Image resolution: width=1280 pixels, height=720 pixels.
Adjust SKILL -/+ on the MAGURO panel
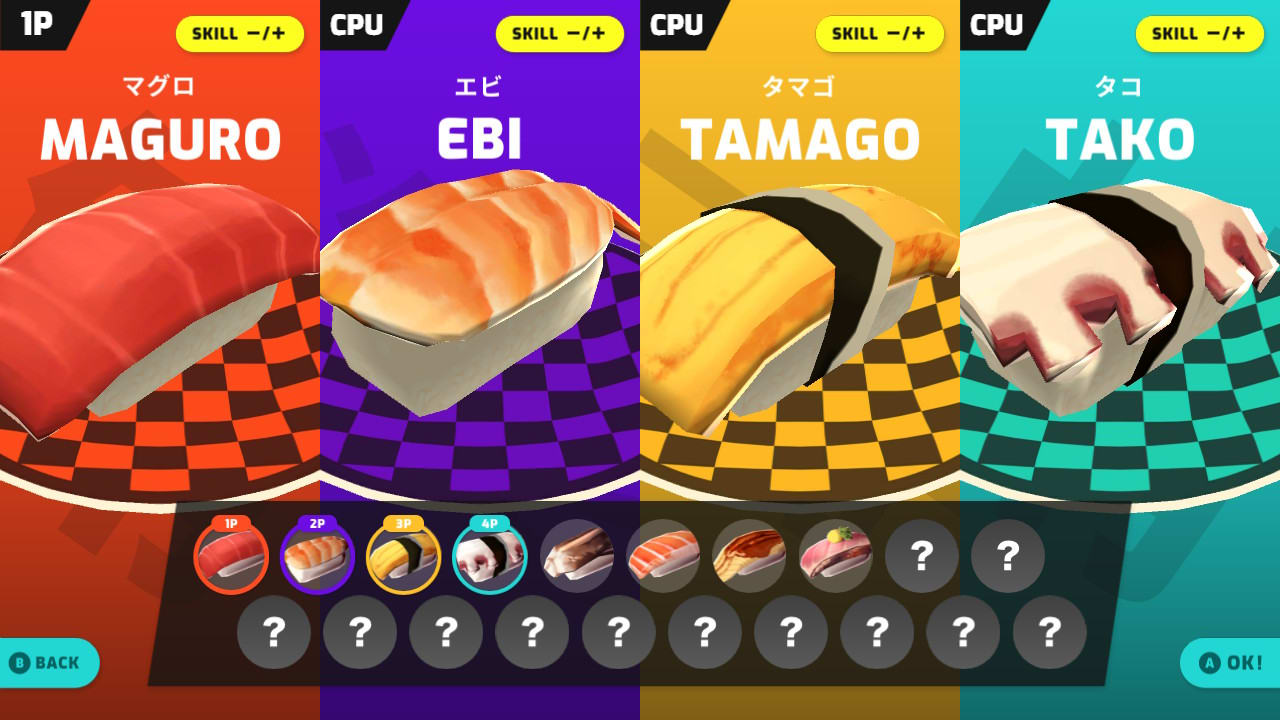(x=239, y=33)
